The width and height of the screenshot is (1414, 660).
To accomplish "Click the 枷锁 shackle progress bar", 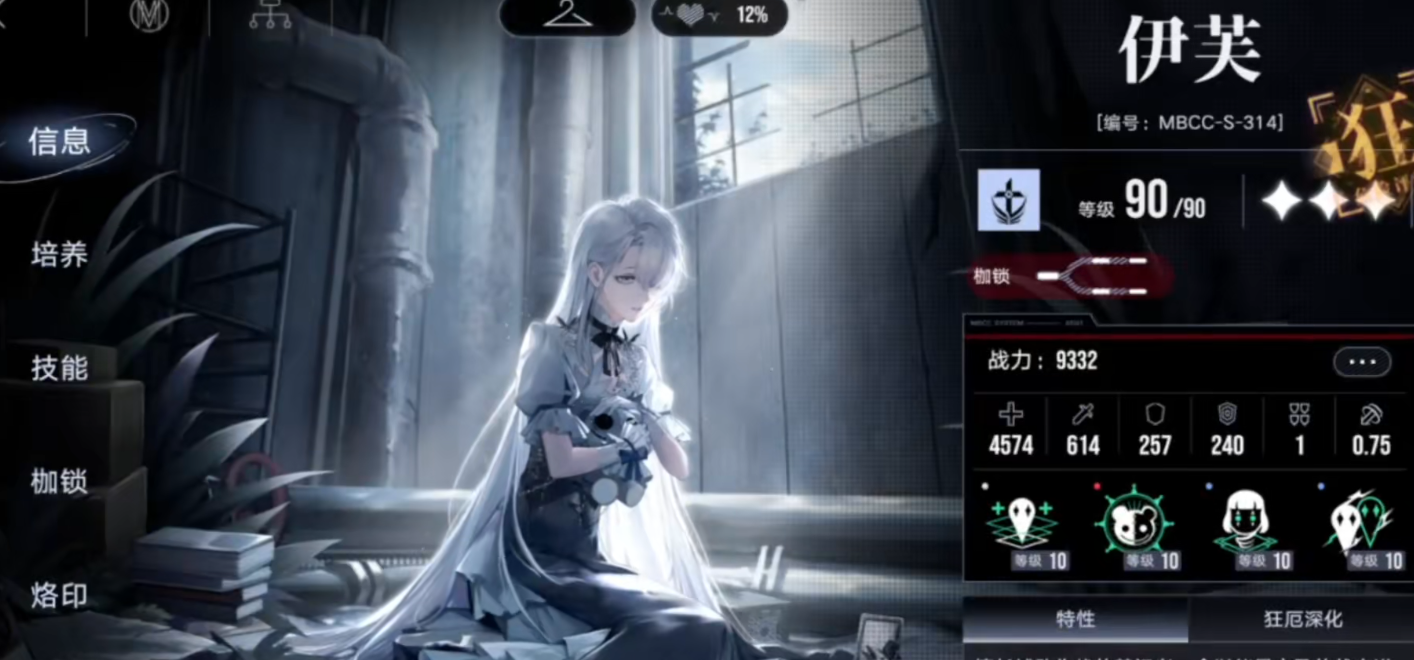I will pos(1092,275).
